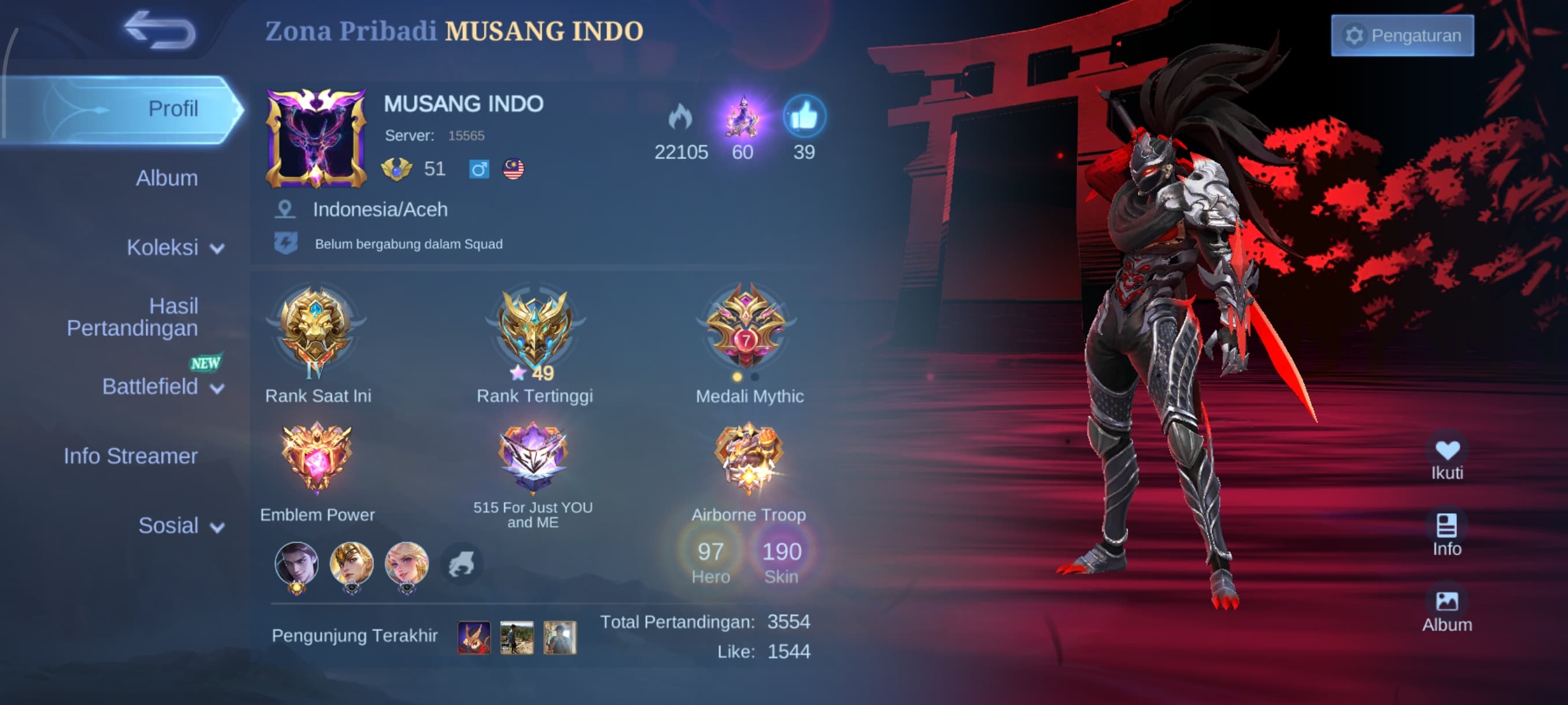1568x705 pixels.
Task: Show the 97 Hero collection count
Action: (711, 560)
